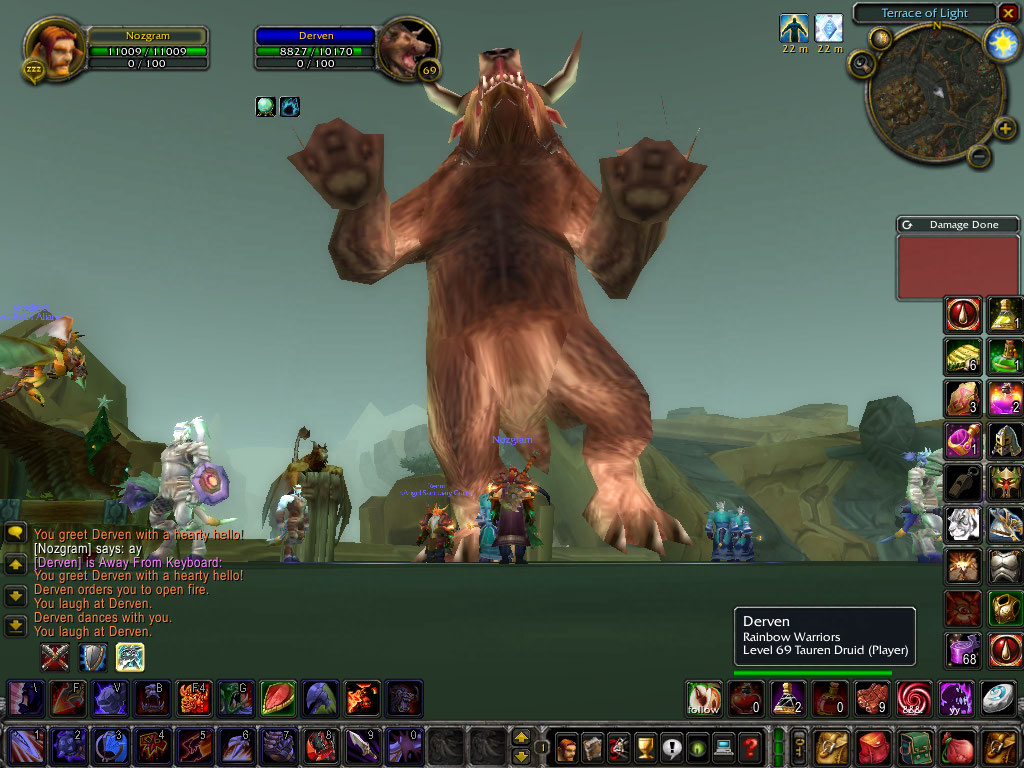Image resolution: width=1024 pixels, height=768 pixels.
Task: Activate action bar slot 4 ability
Action: tap(150, 746)
